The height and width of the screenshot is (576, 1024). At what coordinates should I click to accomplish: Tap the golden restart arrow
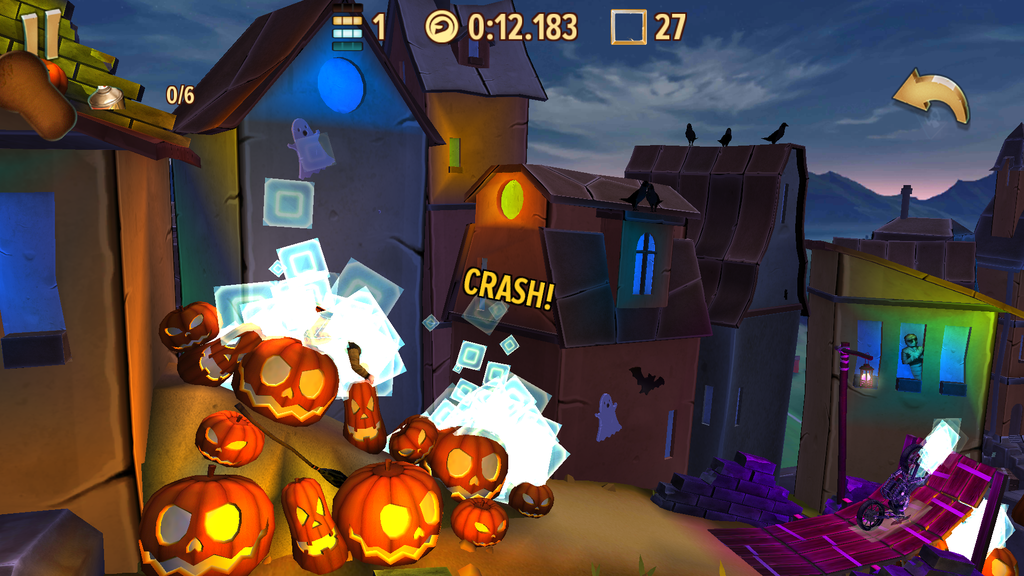(931, 97)
